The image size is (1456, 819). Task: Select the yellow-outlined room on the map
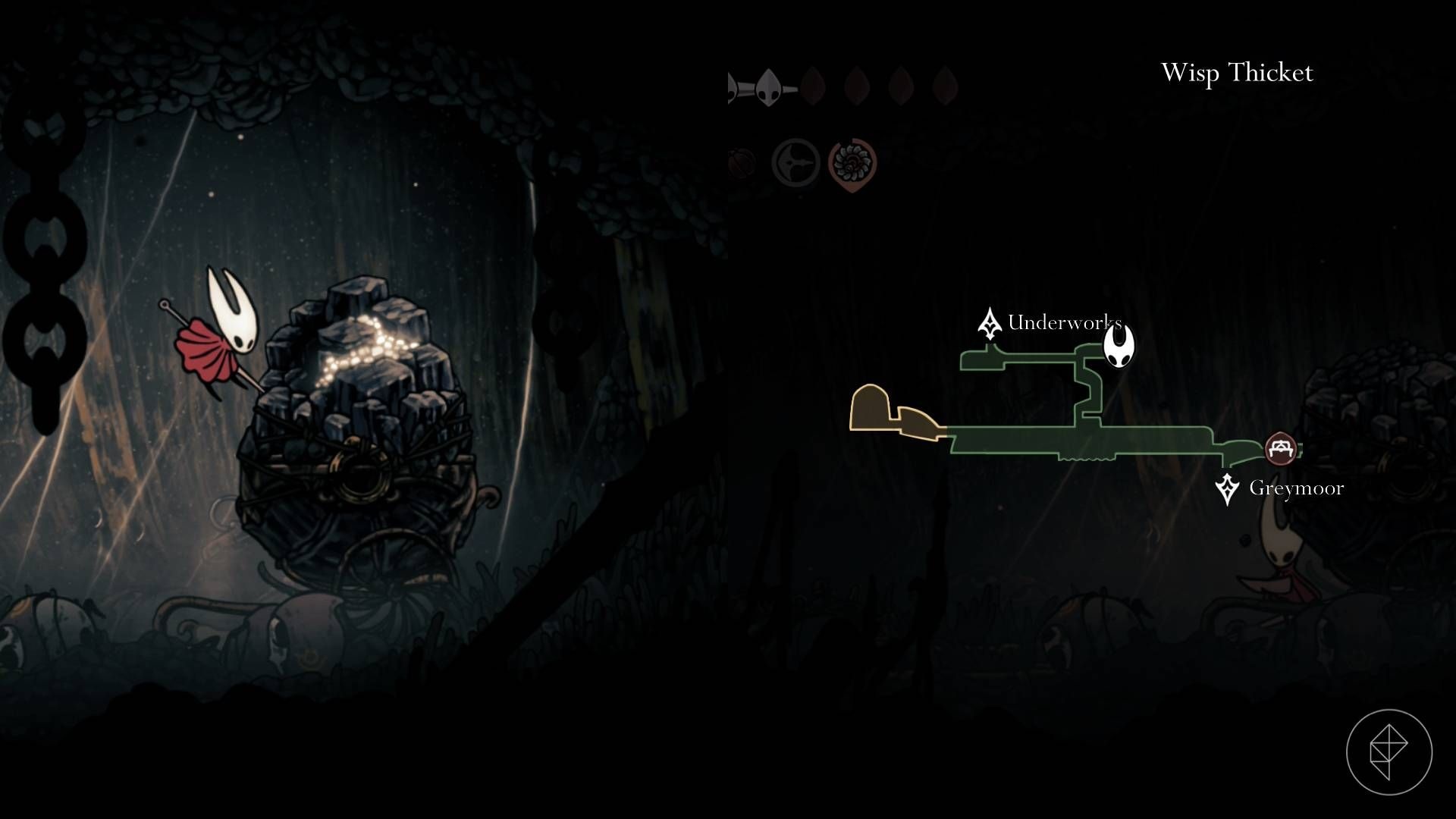(x=869, y=408)
